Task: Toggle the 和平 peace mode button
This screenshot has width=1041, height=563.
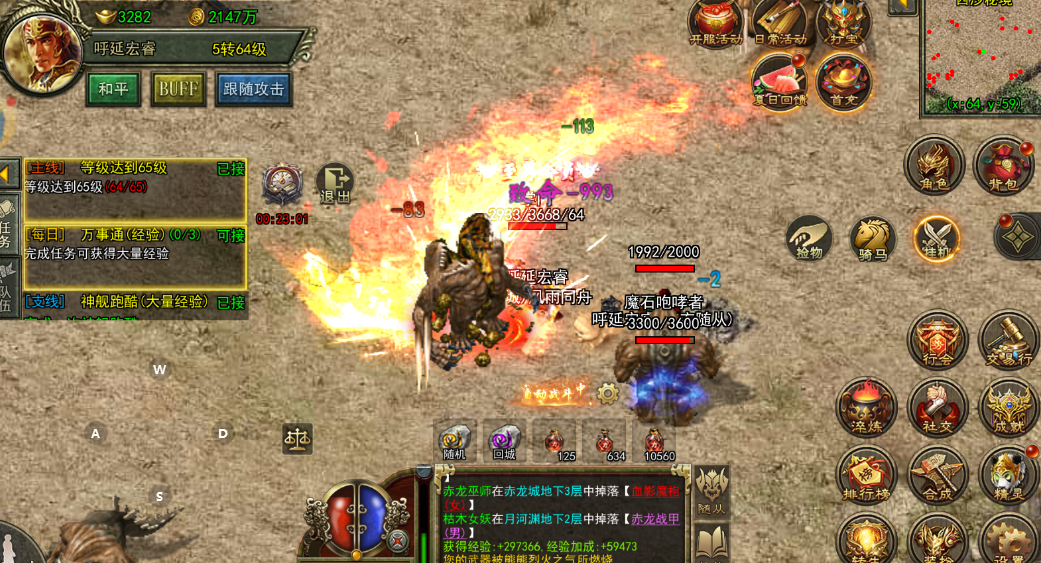Action: (113, 89)
